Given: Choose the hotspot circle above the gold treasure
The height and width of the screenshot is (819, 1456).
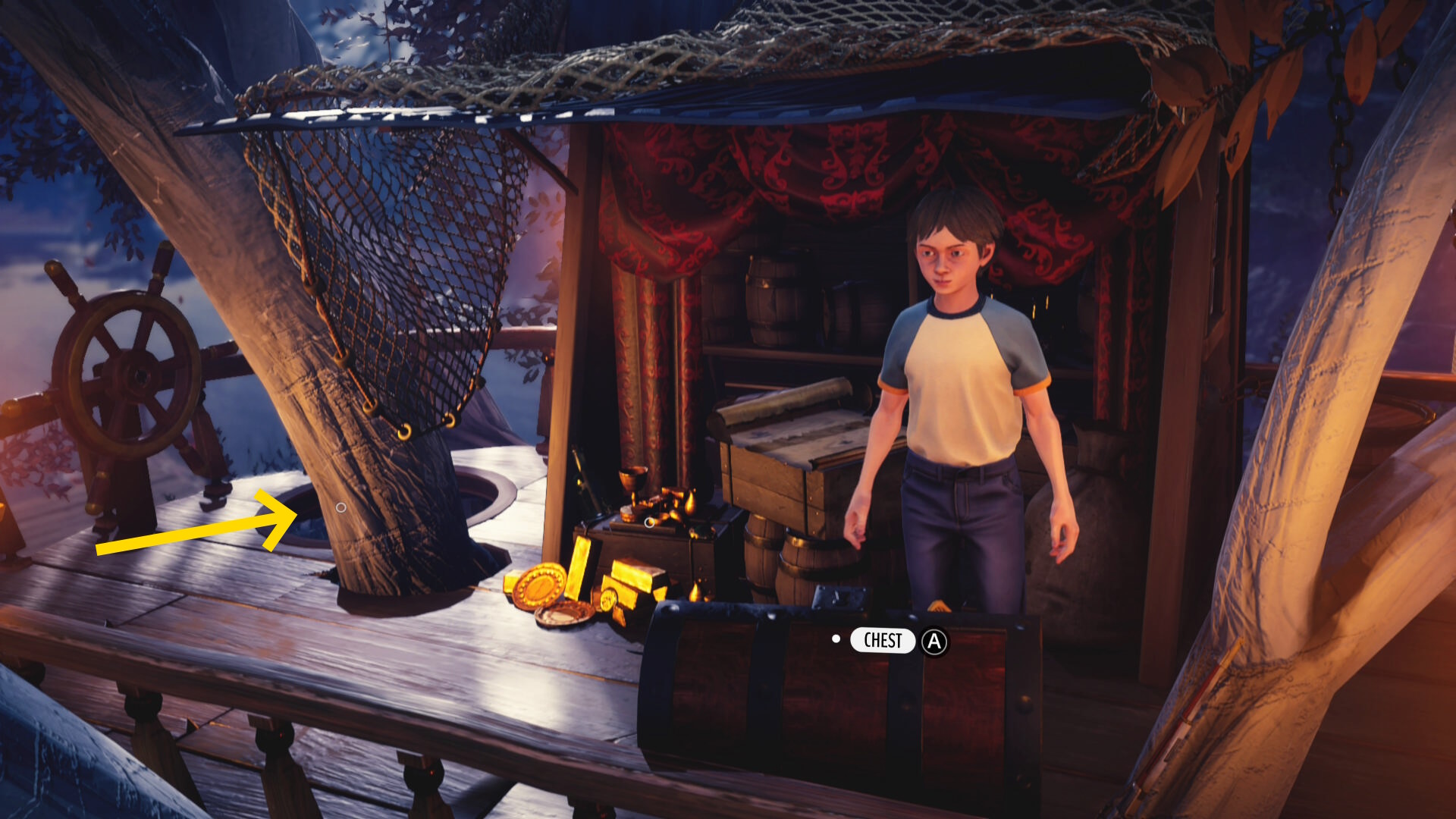Looking at the screenshot, I should (x=649, y=522).
